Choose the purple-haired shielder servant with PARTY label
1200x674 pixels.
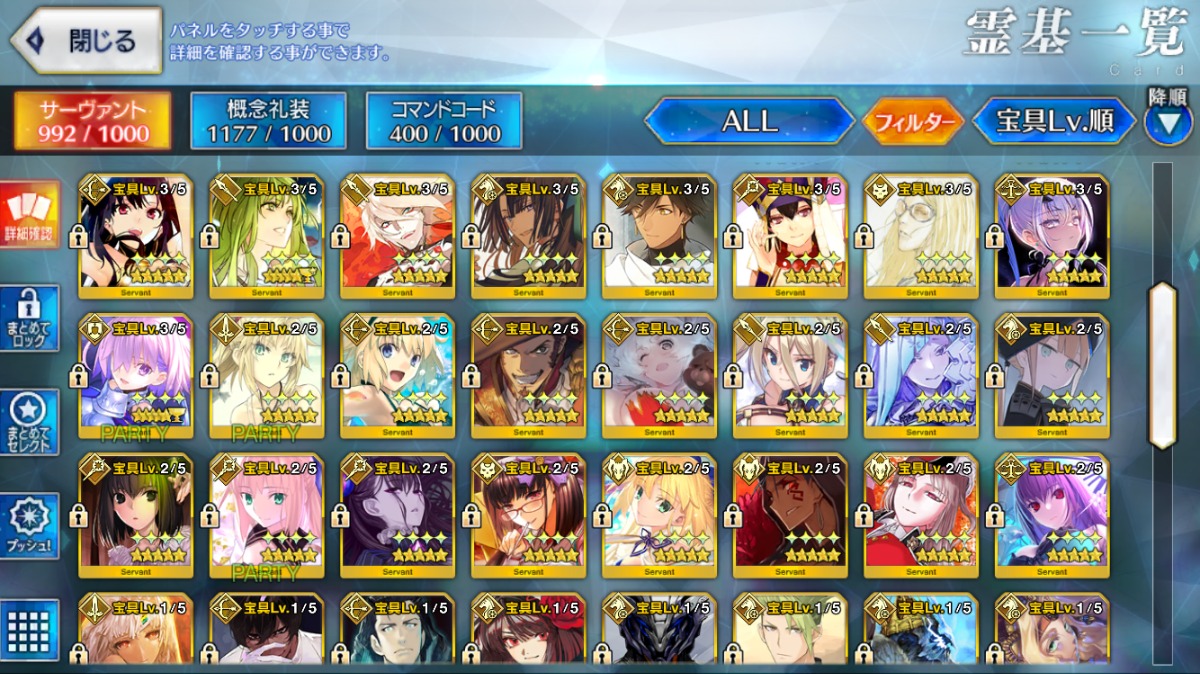(x=135, y=376)
